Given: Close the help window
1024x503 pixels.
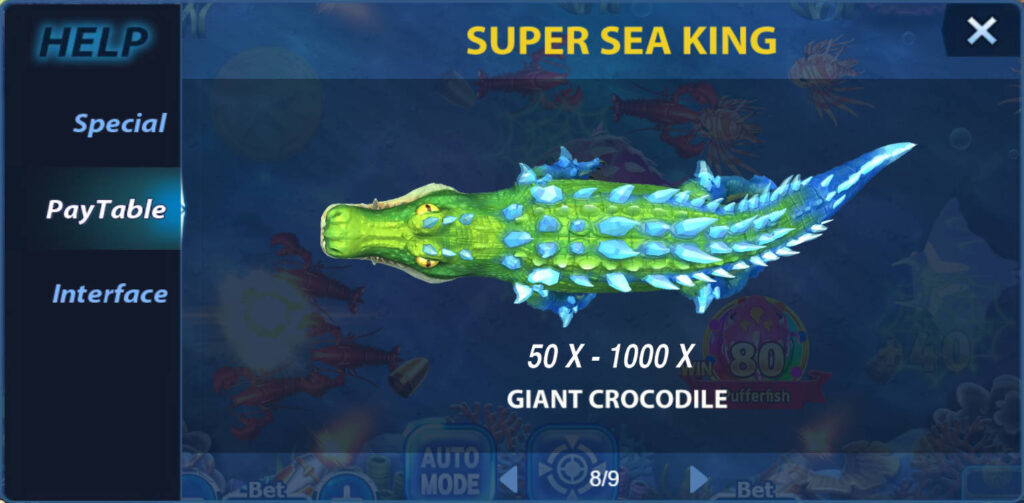Looking at the screenshot, I should tap(981, 31).
